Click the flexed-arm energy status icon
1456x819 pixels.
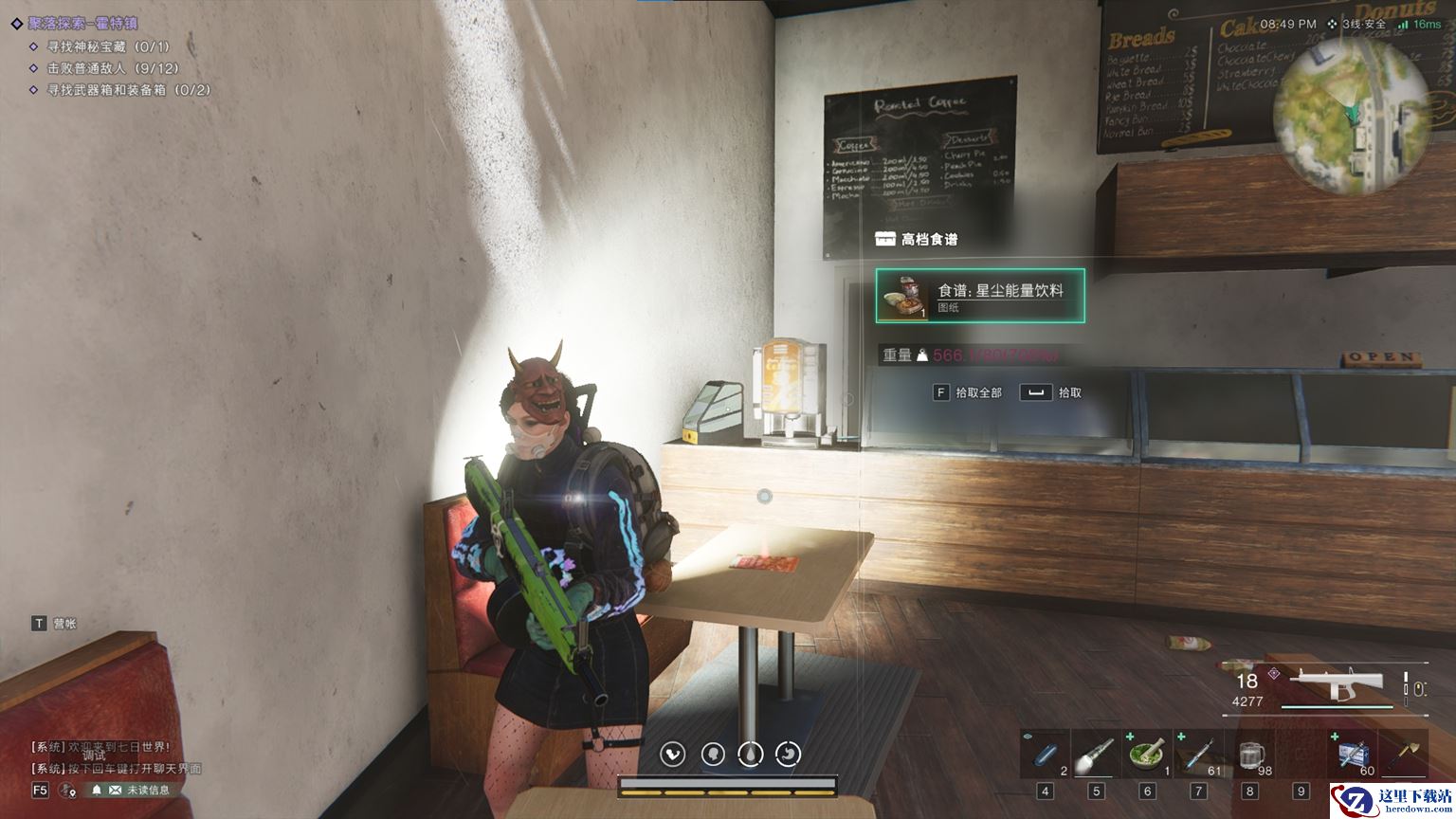pos(674,755)
